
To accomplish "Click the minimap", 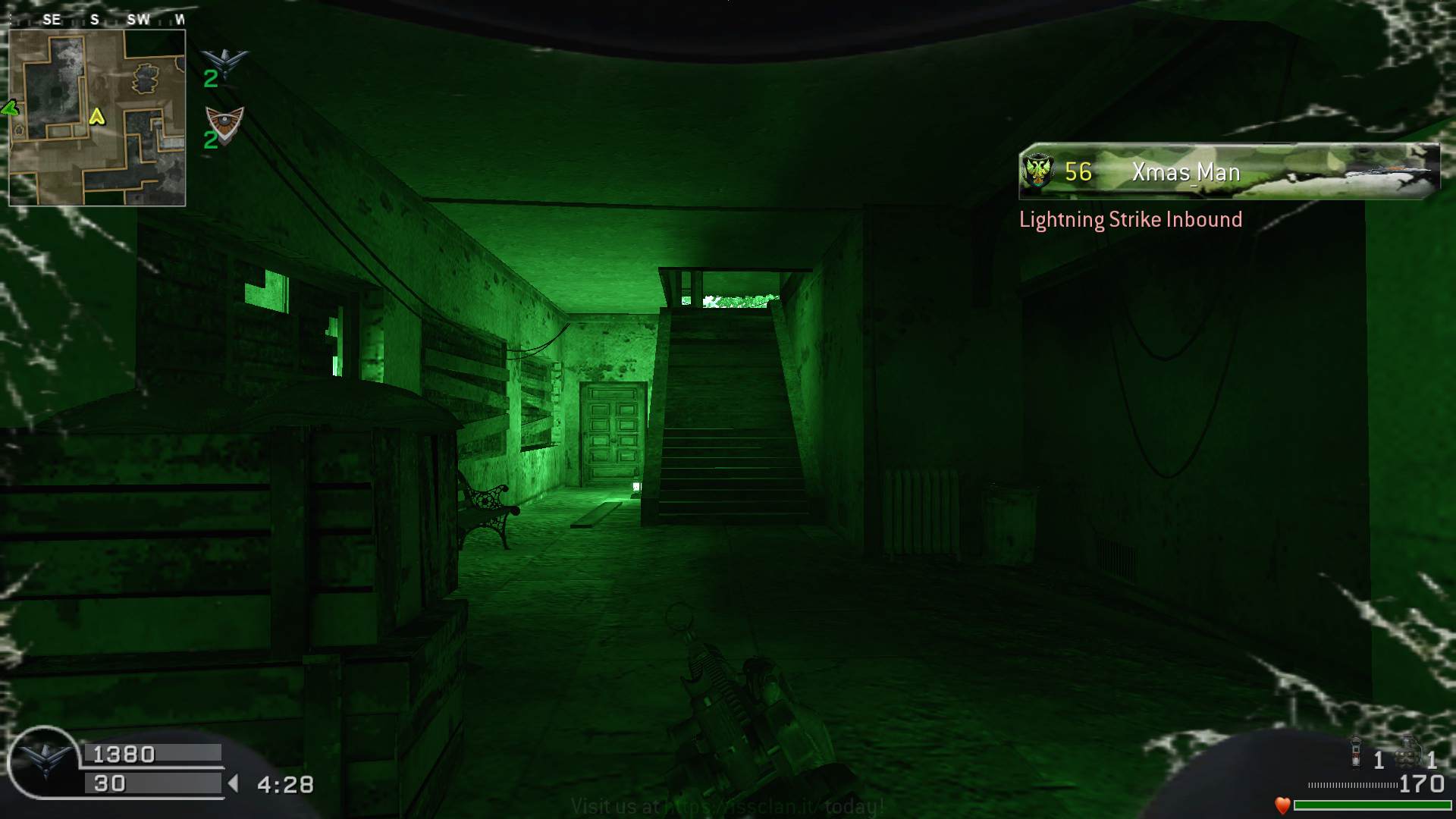I will click(x=97, y=118).
